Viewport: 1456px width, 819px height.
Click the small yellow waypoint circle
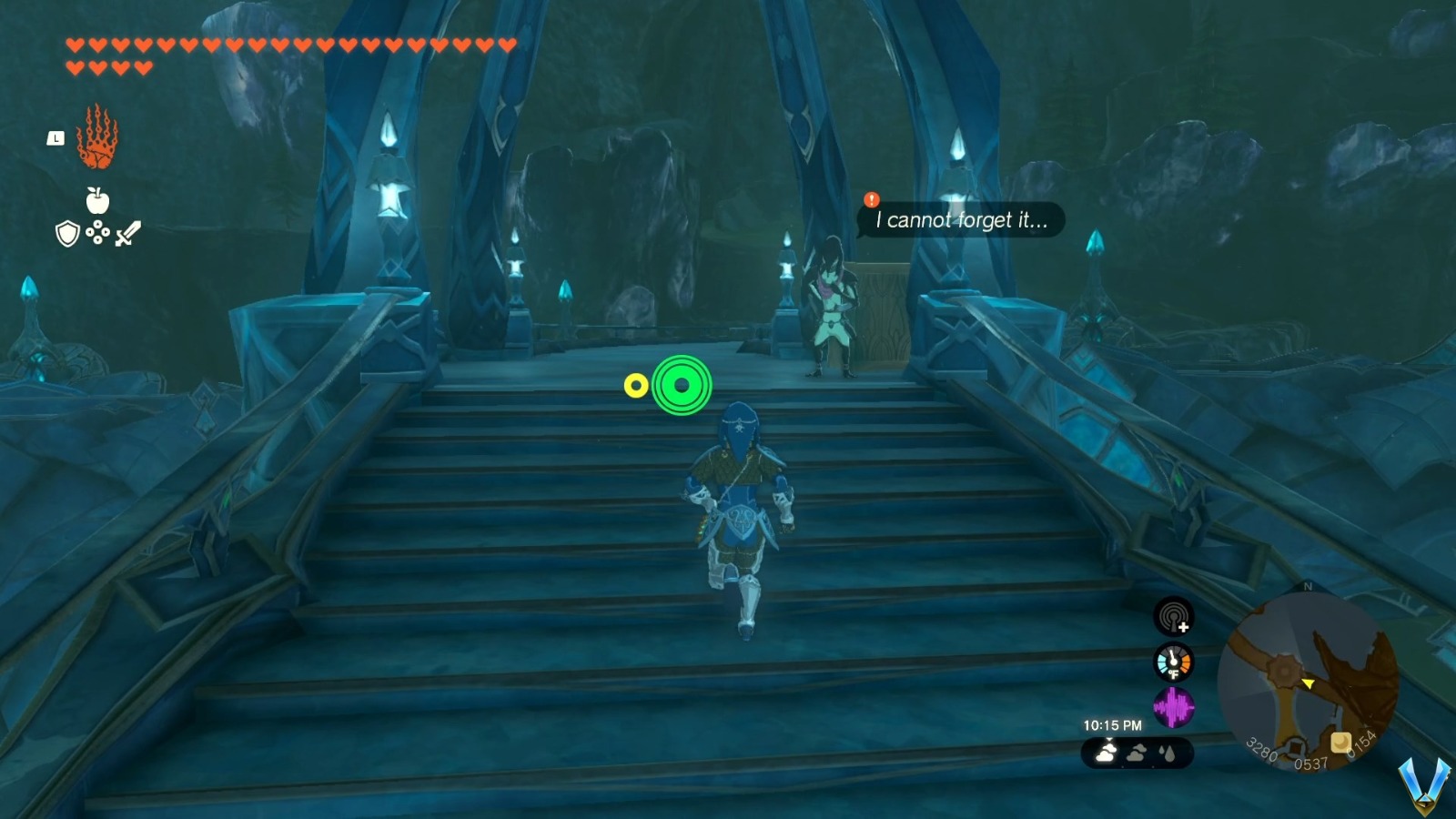[638, 385]
